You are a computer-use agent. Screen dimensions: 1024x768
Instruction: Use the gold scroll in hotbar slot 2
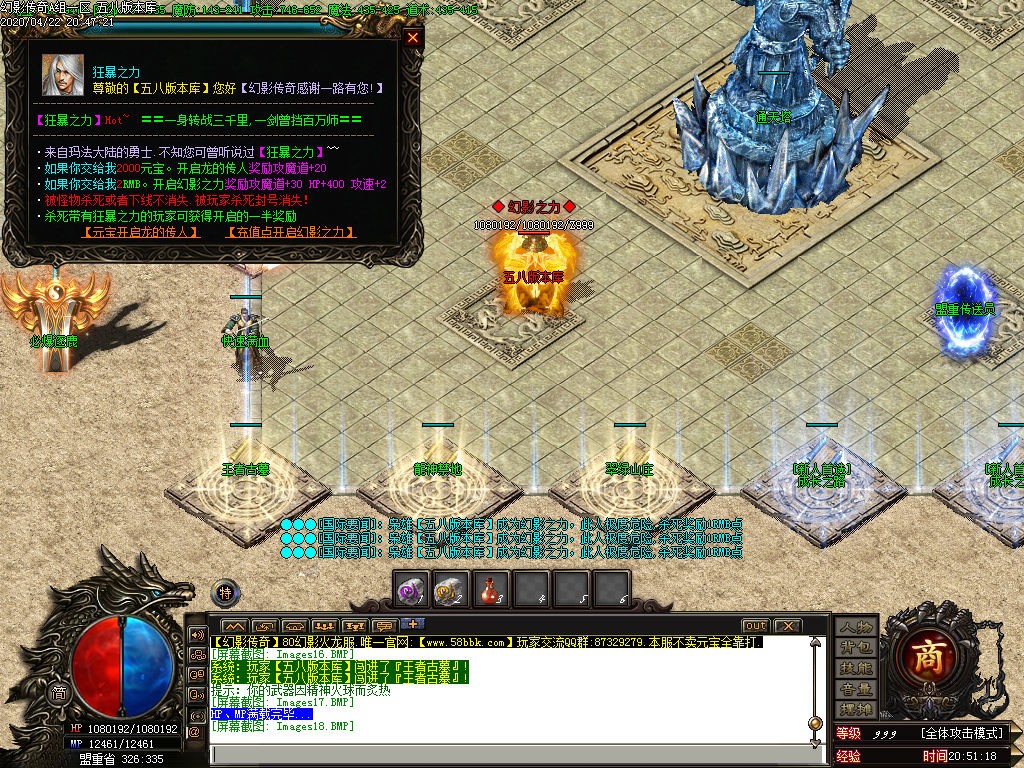(450, 590)
